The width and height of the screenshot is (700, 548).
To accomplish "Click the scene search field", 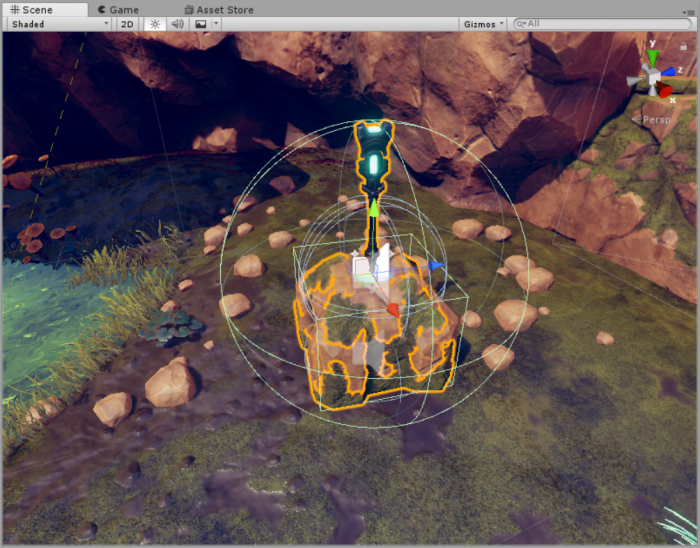I will click(600, 23).
